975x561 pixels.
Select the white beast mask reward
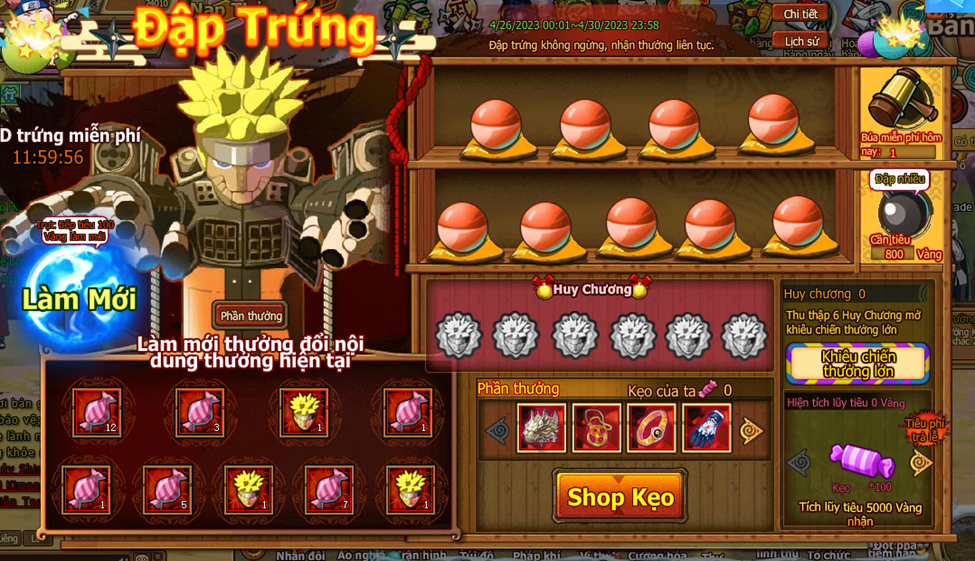coord(541,428)
